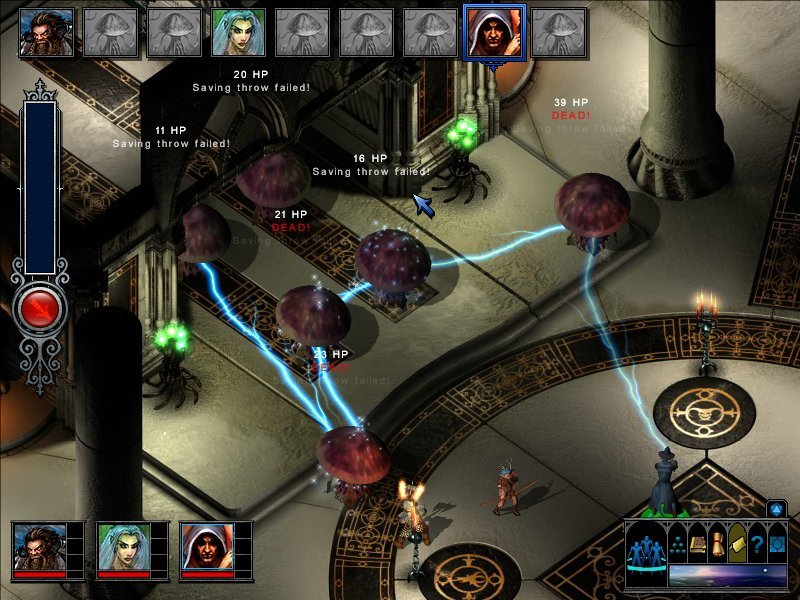Toggle the blue dice tab above the panel
This screenshot has width=800, height=600.
[x=774, y=509]
